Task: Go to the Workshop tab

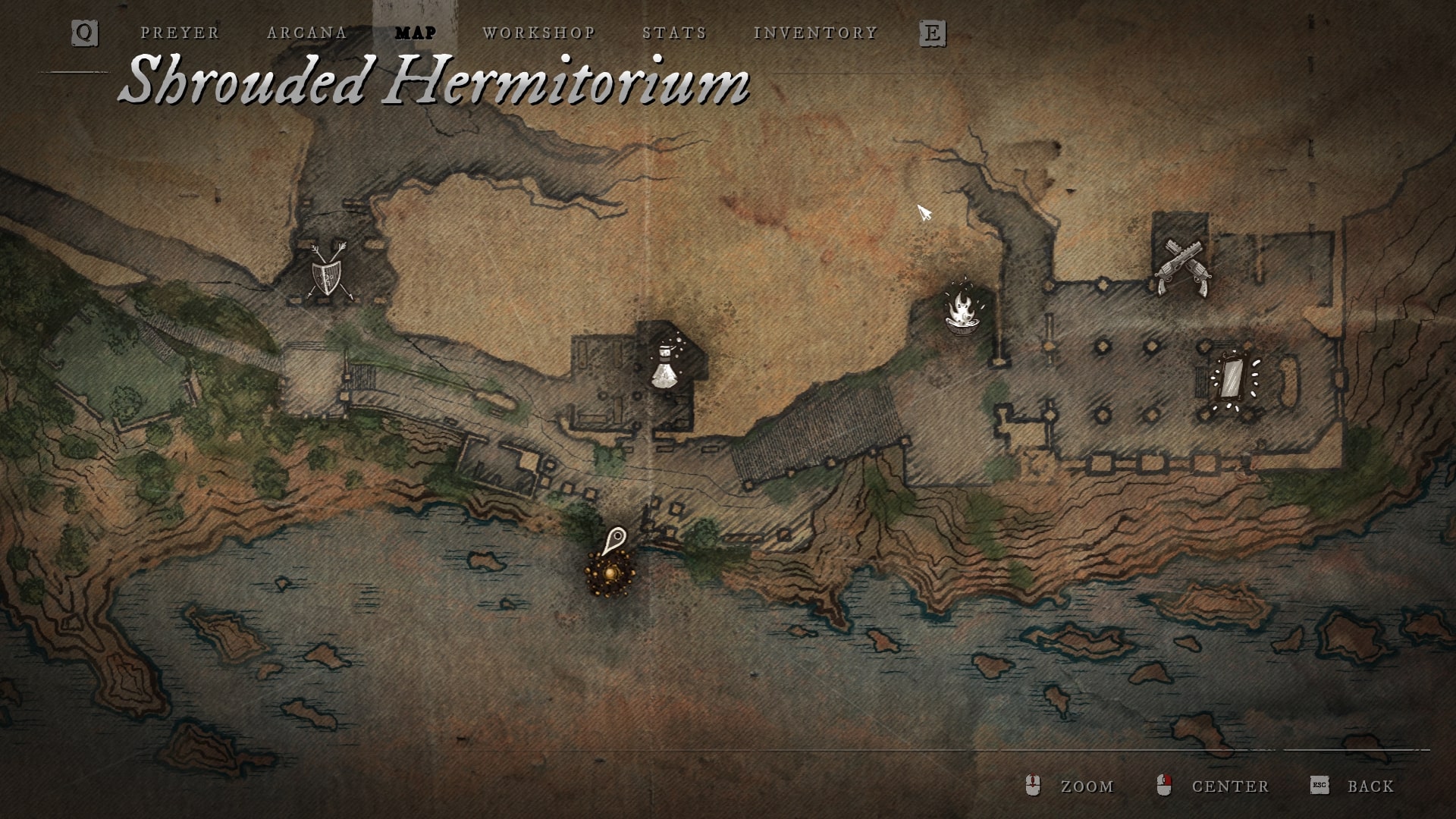Action: [539, 33]
